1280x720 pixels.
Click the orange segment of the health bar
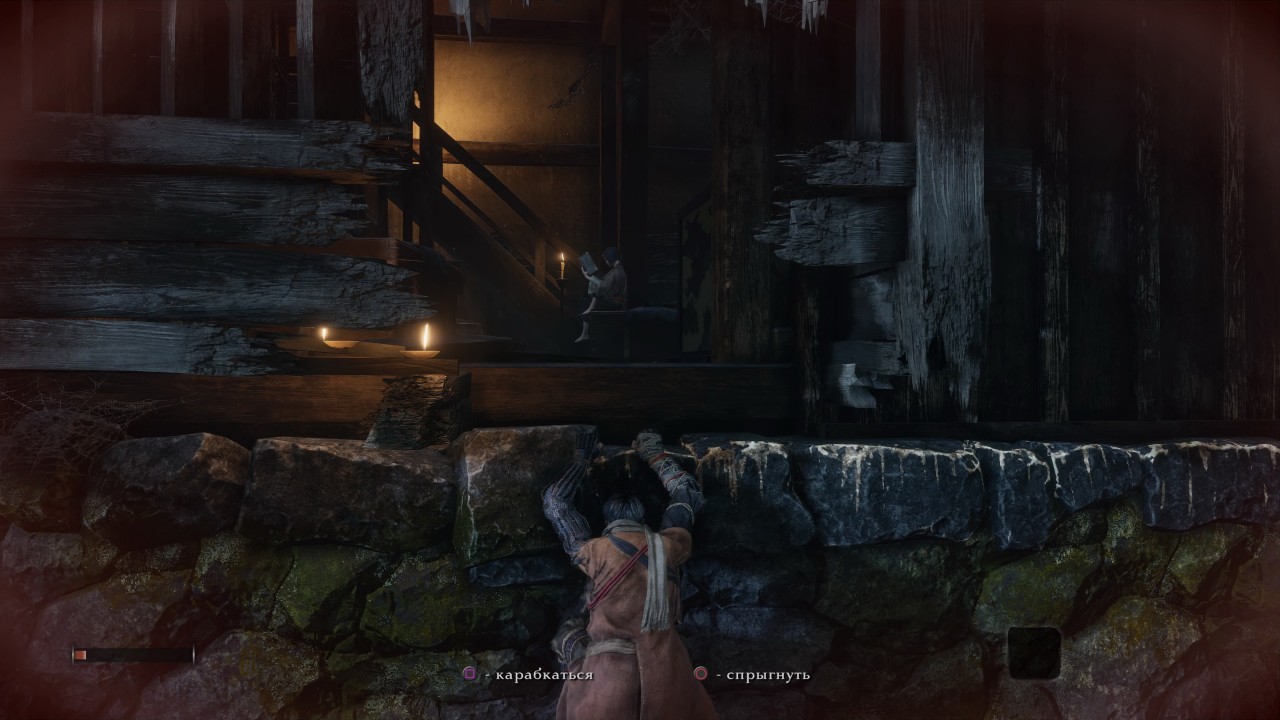[80, 653]
